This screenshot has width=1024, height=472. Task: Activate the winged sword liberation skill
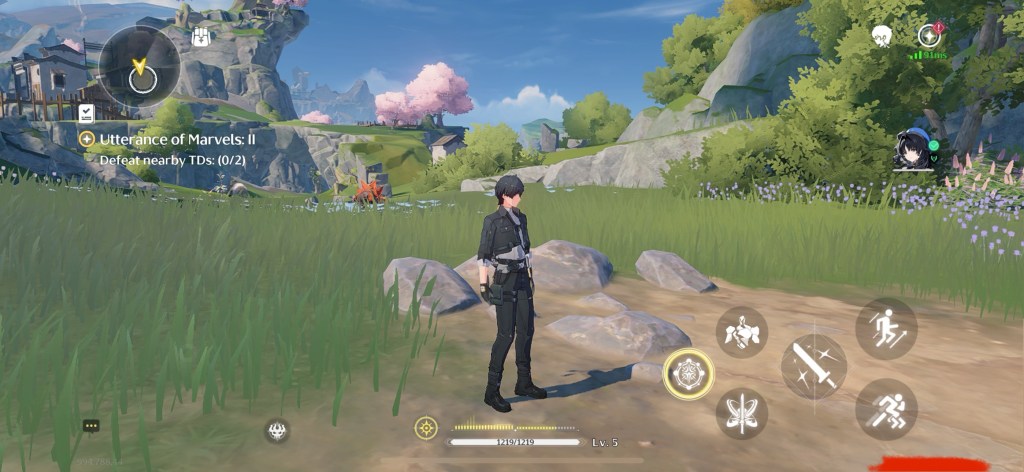[x=741, y=413]
